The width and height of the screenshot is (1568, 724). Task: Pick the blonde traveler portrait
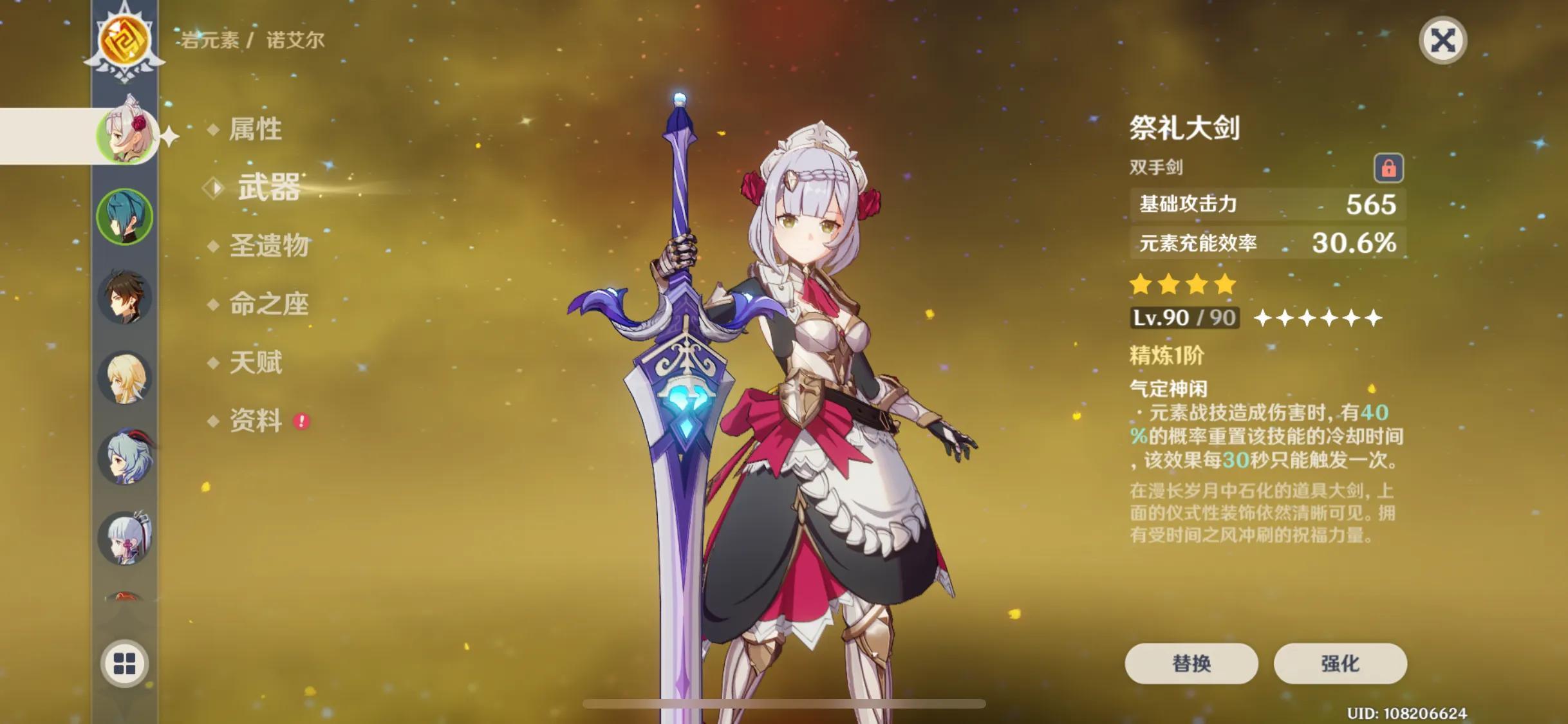(x=124, y=378)
